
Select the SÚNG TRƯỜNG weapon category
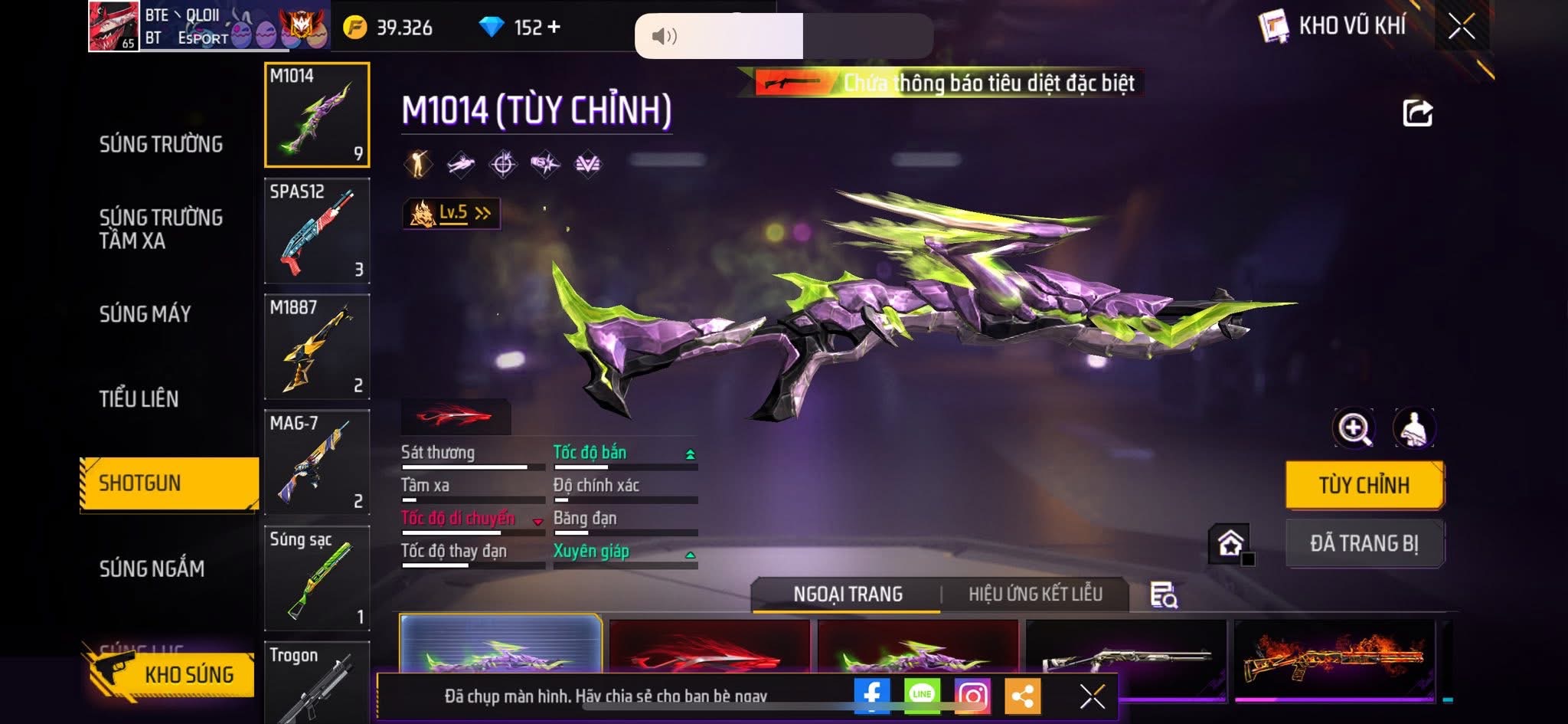pyautogui.click(x=161, y=144)
